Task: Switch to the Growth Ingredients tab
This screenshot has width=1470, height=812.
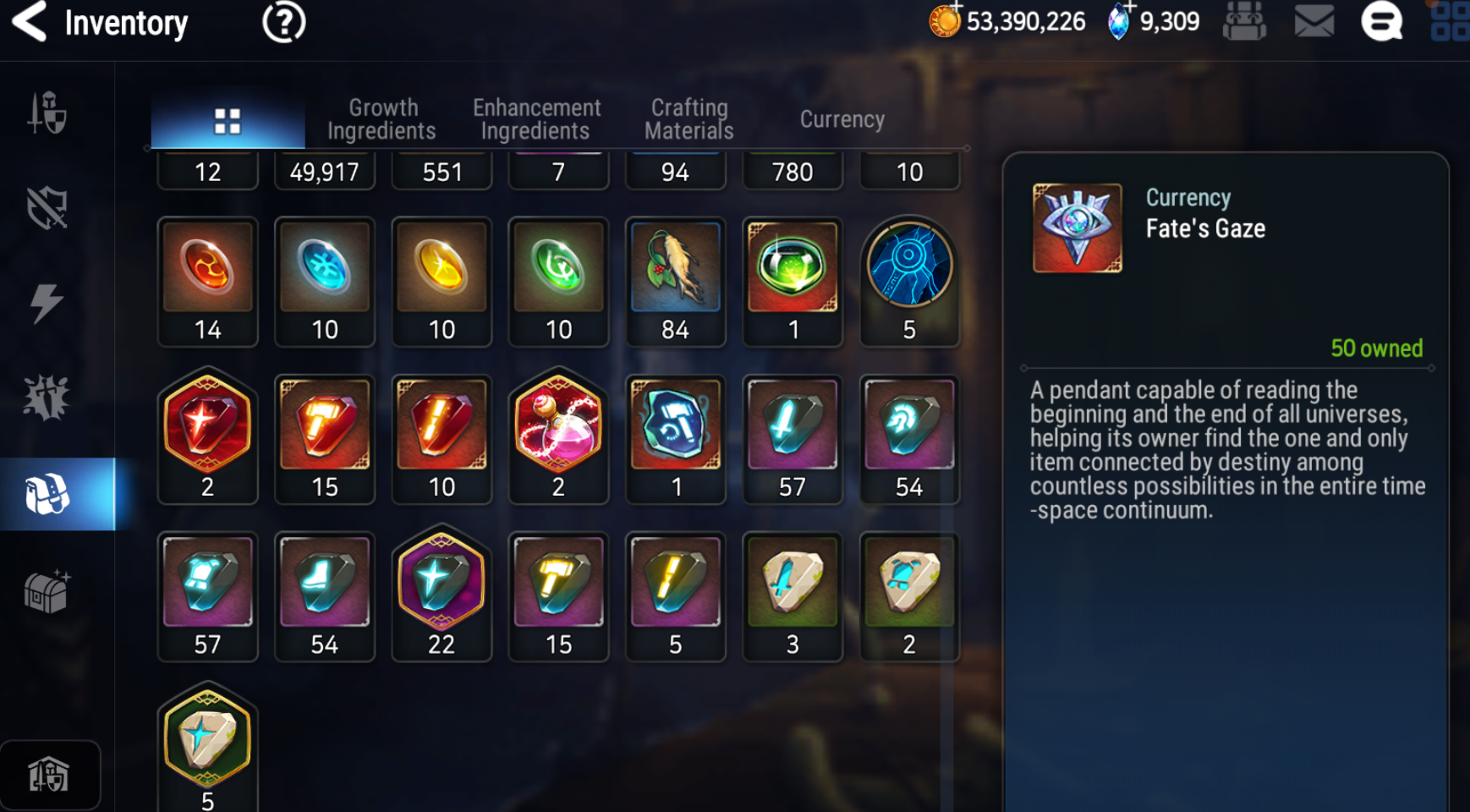Action: click(x=382, y=119)
